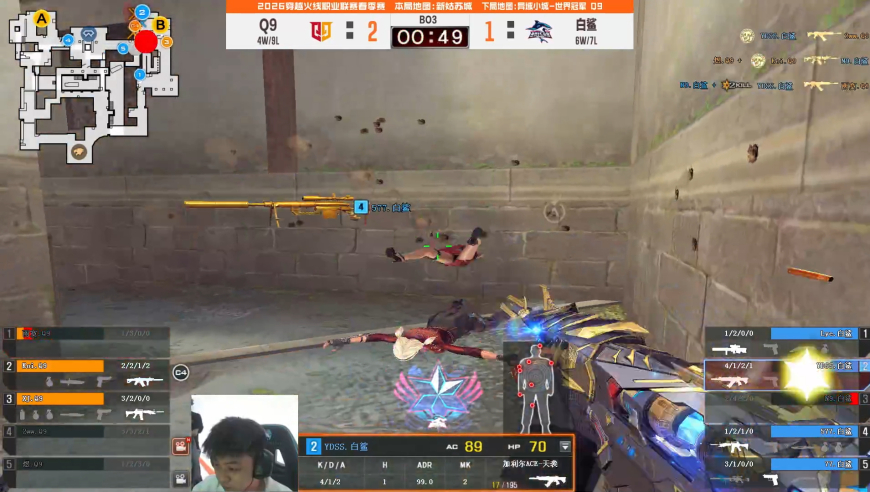Select the B bombsite marker on minimap

point(160,24)
